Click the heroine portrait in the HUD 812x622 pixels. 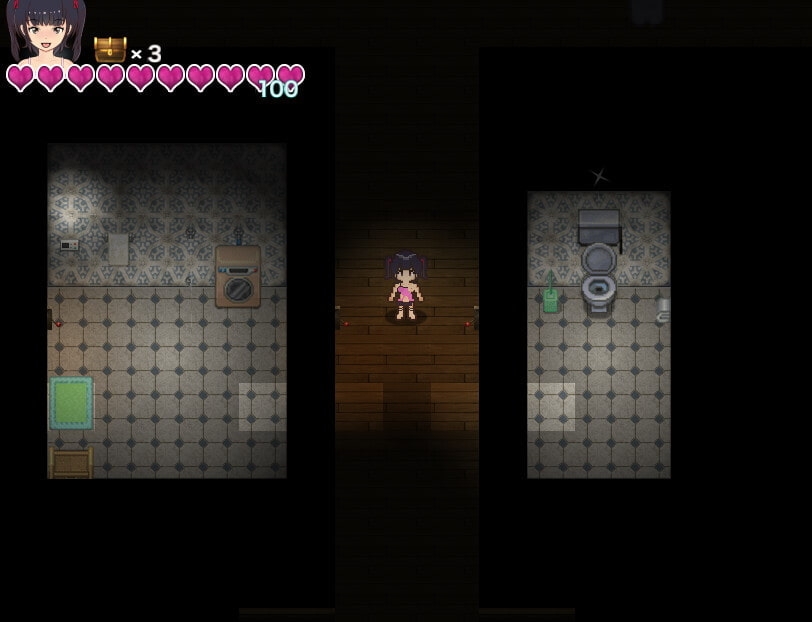[46, 32]
